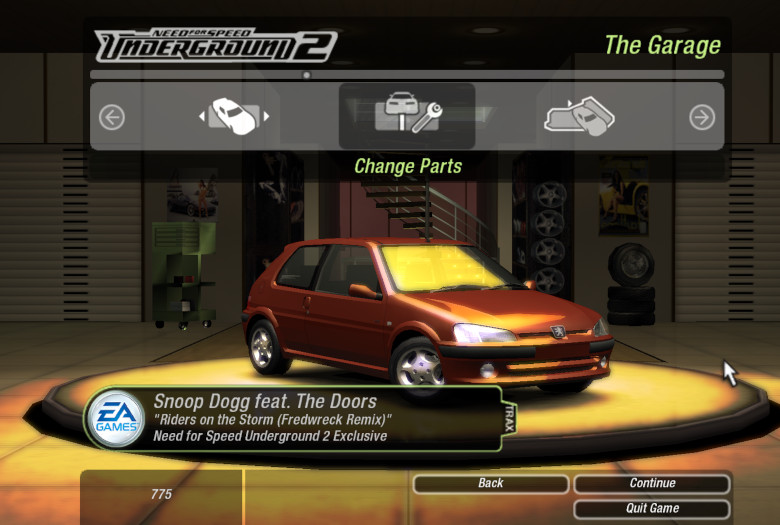Click the Continue button

652,484
